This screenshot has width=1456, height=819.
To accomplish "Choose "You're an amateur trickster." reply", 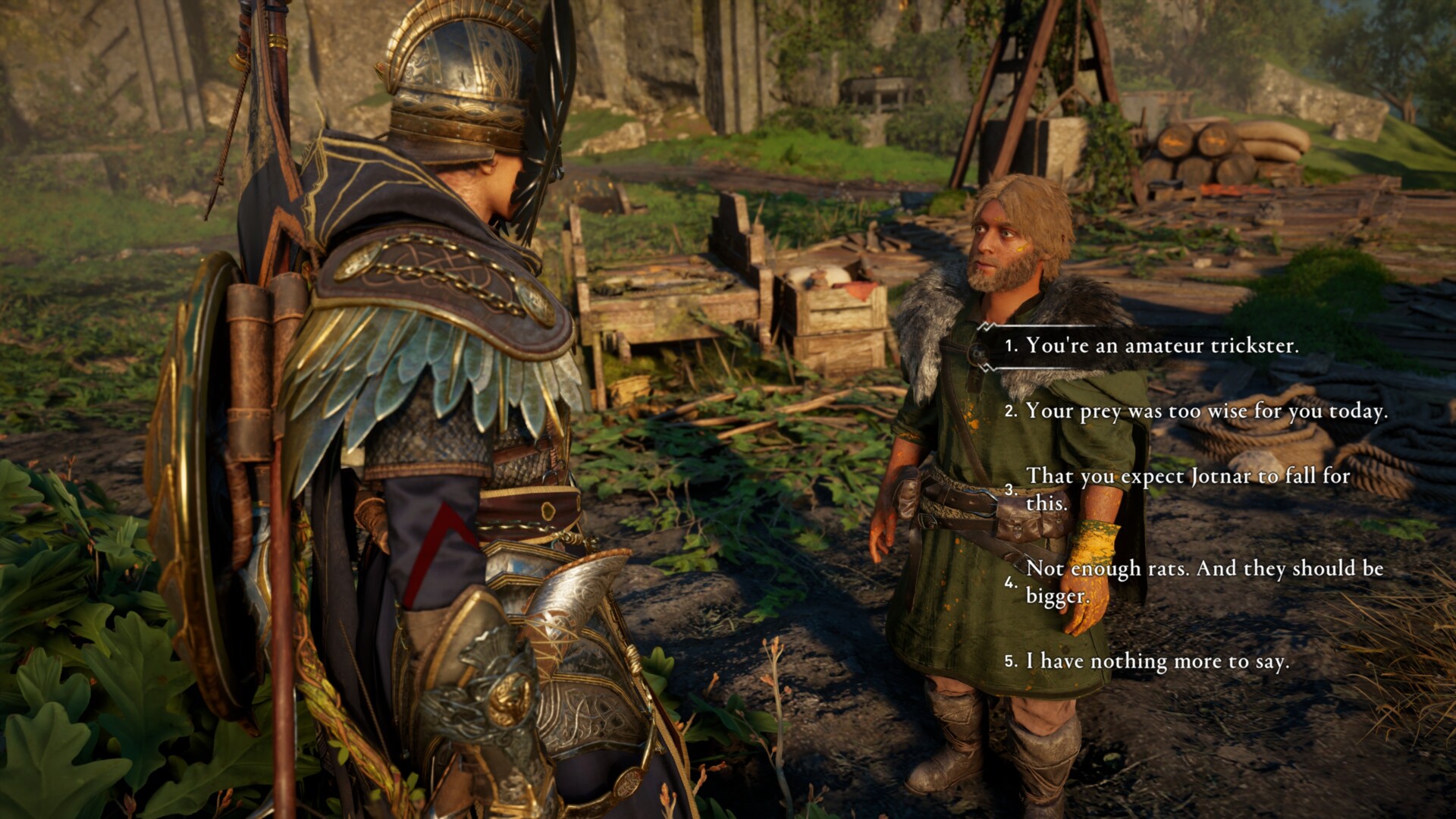I will [x=1161, y=346].
